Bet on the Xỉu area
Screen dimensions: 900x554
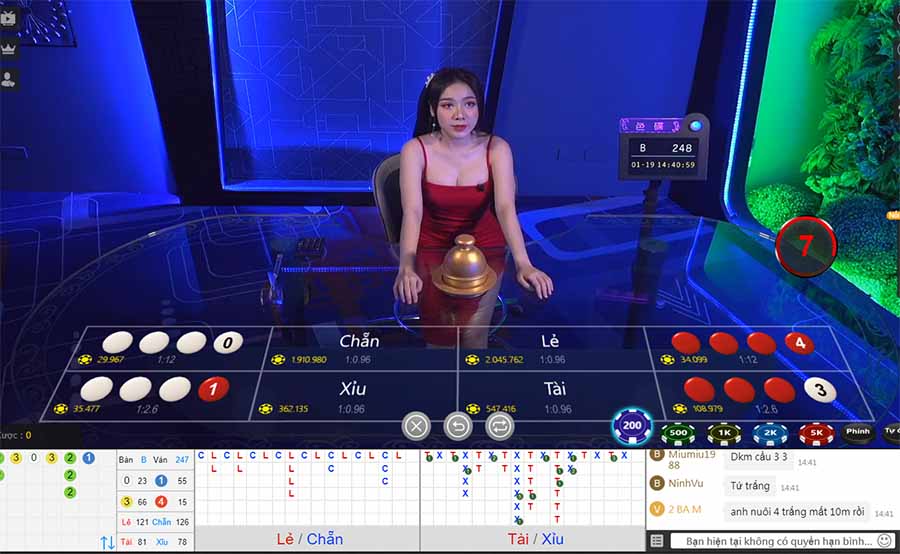(x=352, y=396)
